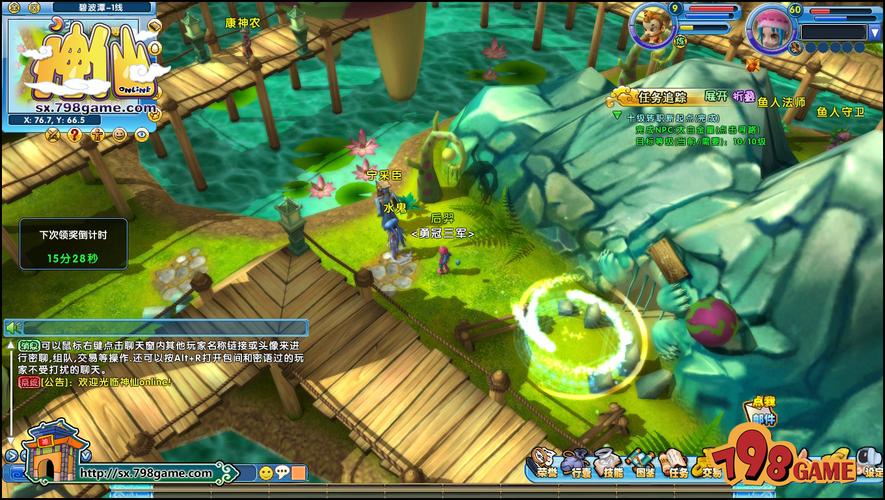Viewport: 885px width, 500px height.
Task: Check the 邮件 mail icon
Action: (x=762, y=411)
